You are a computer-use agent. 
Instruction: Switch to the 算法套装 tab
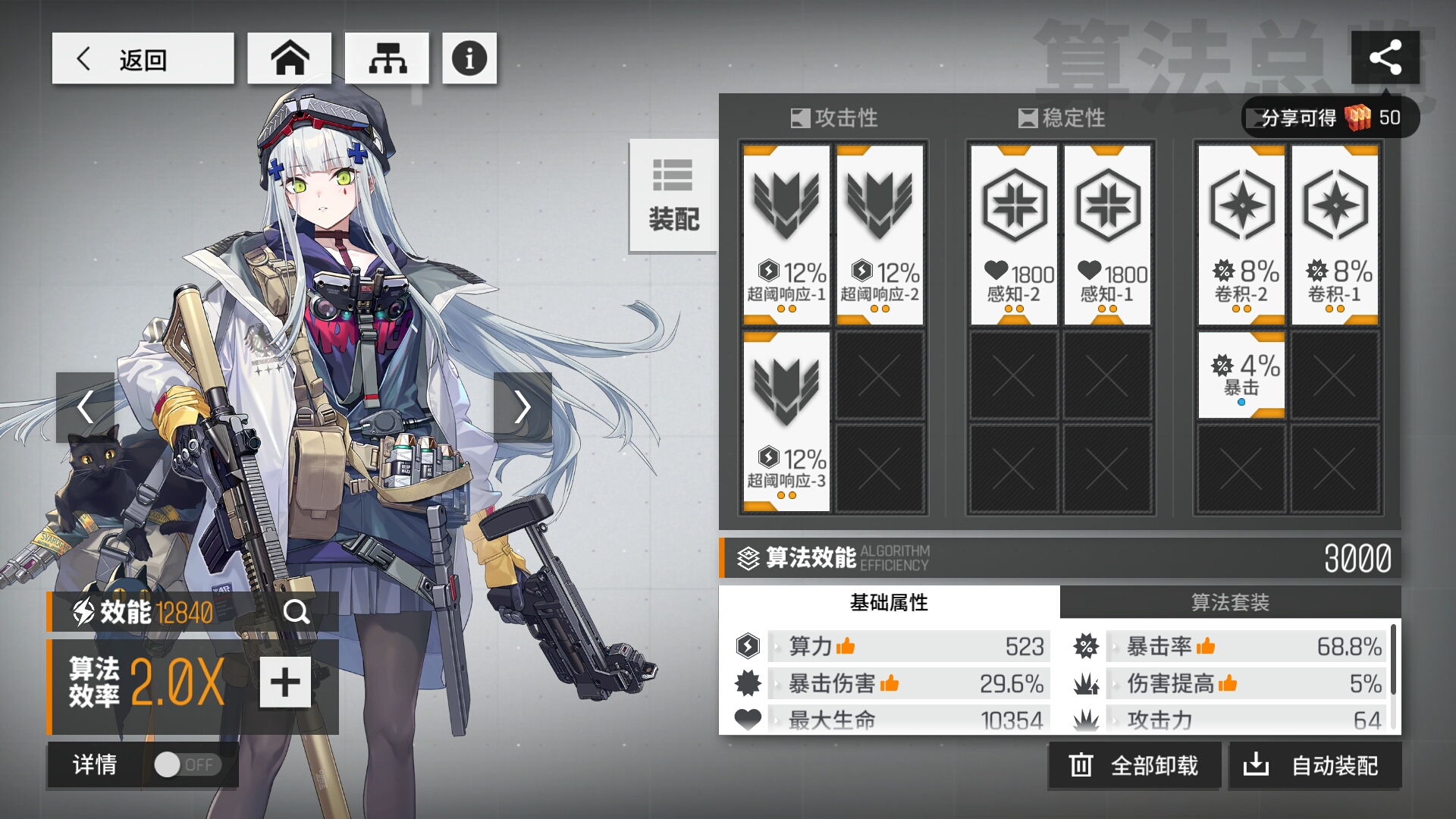1230,603
